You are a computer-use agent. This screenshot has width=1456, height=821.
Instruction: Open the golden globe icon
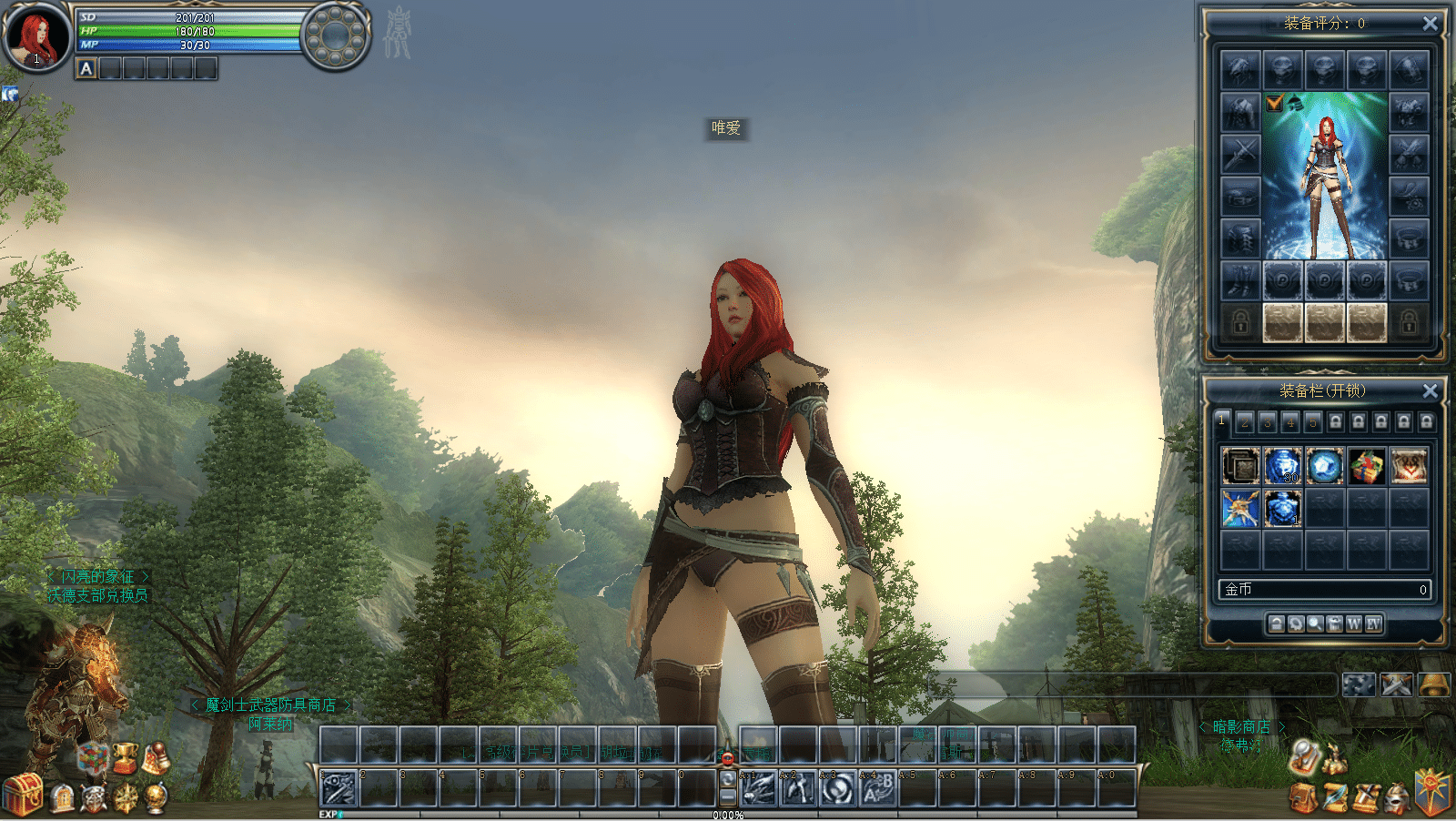tap(157, 798)
